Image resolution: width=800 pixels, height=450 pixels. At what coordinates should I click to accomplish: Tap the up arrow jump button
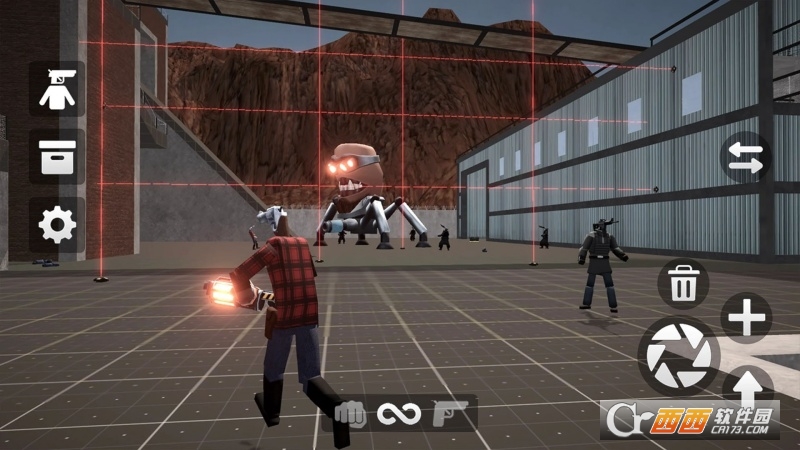coord(746,385)
